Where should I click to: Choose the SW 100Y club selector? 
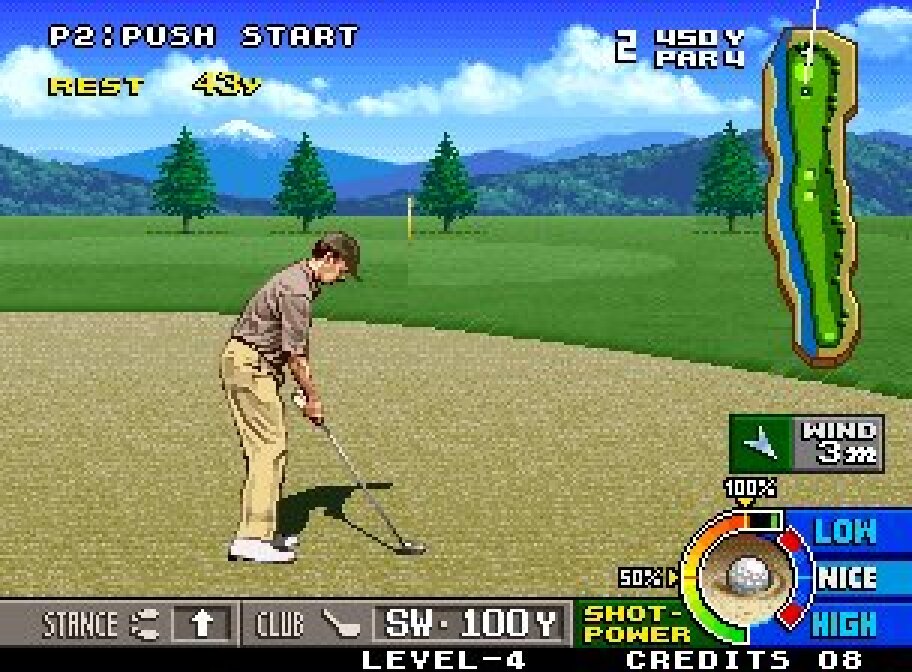coord(469,624)
